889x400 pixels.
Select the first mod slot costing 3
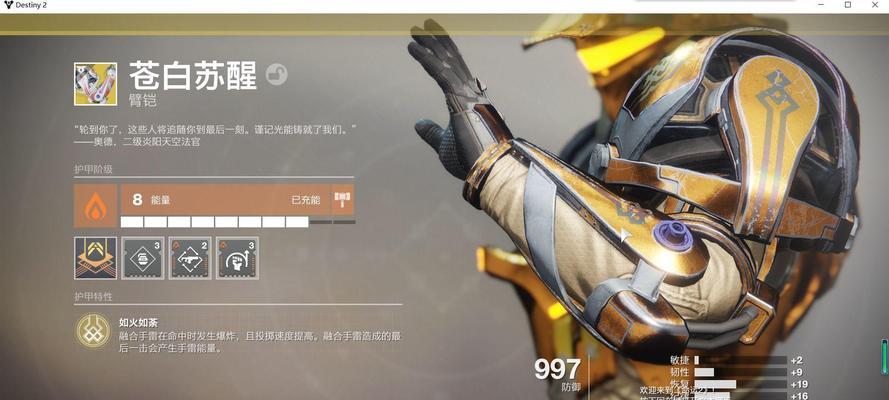point(142,257)
